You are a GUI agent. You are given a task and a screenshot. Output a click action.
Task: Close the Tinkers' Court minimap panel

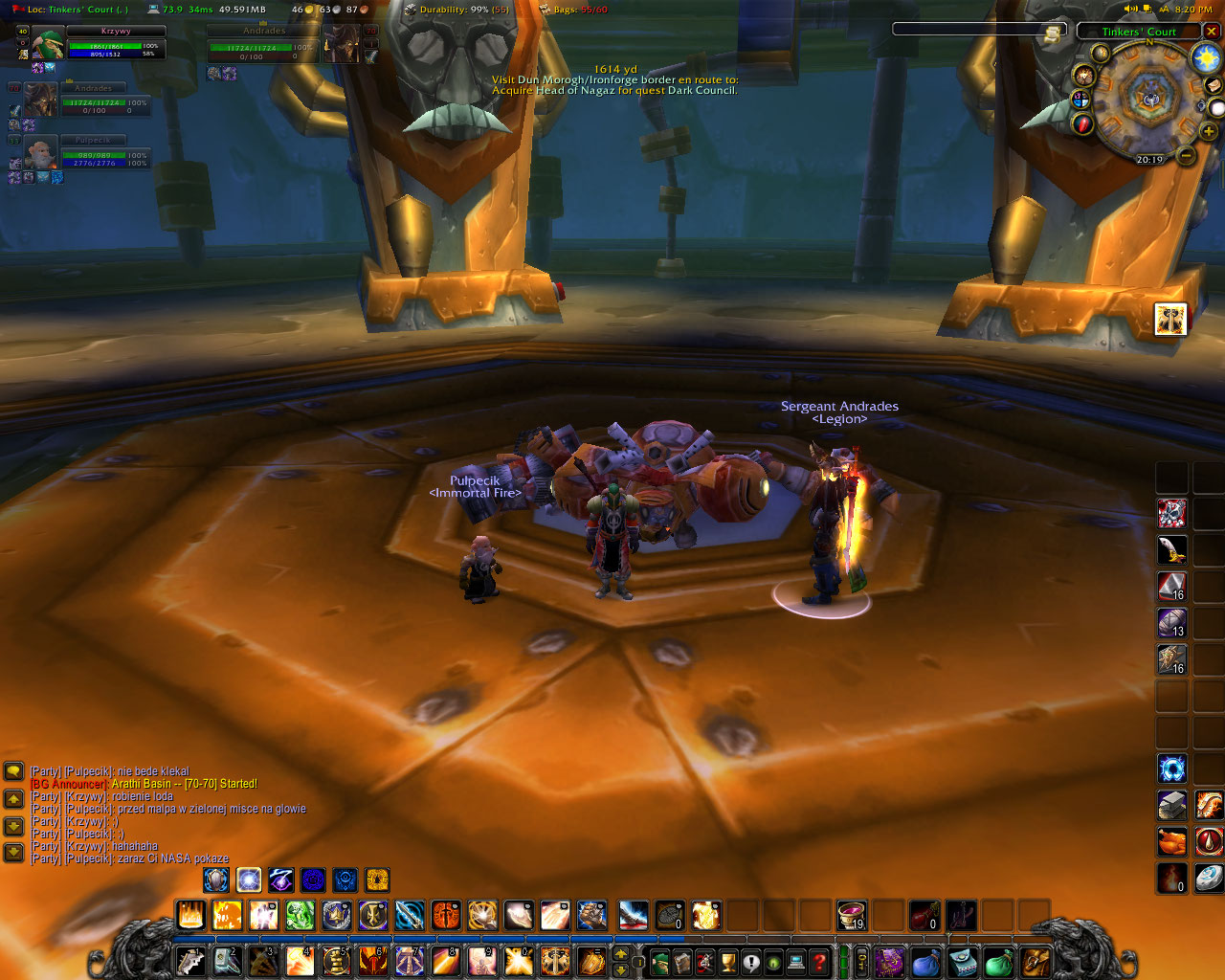tap(1212, 32)
